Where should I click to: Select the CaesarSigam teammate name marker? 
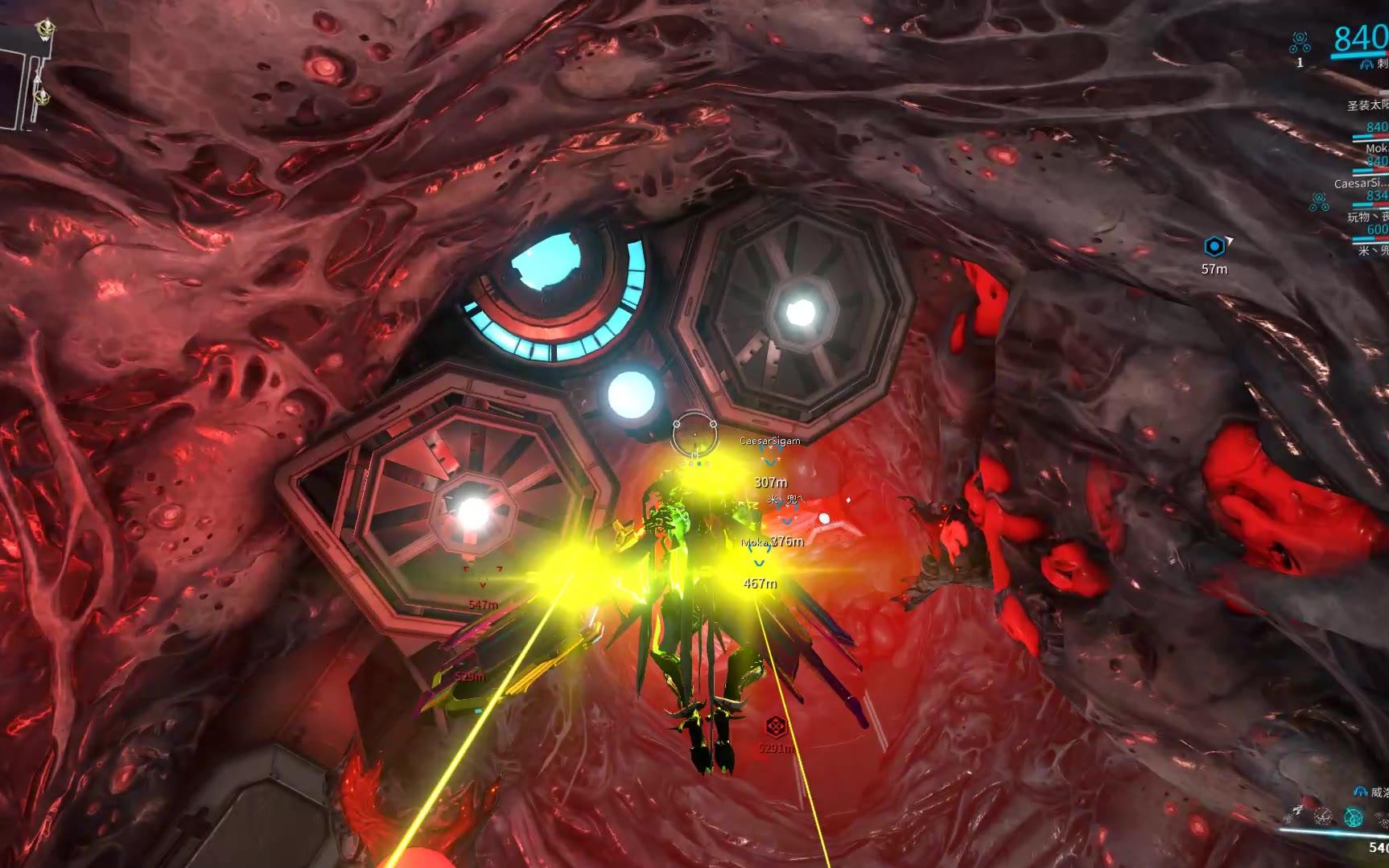point(769,441)
